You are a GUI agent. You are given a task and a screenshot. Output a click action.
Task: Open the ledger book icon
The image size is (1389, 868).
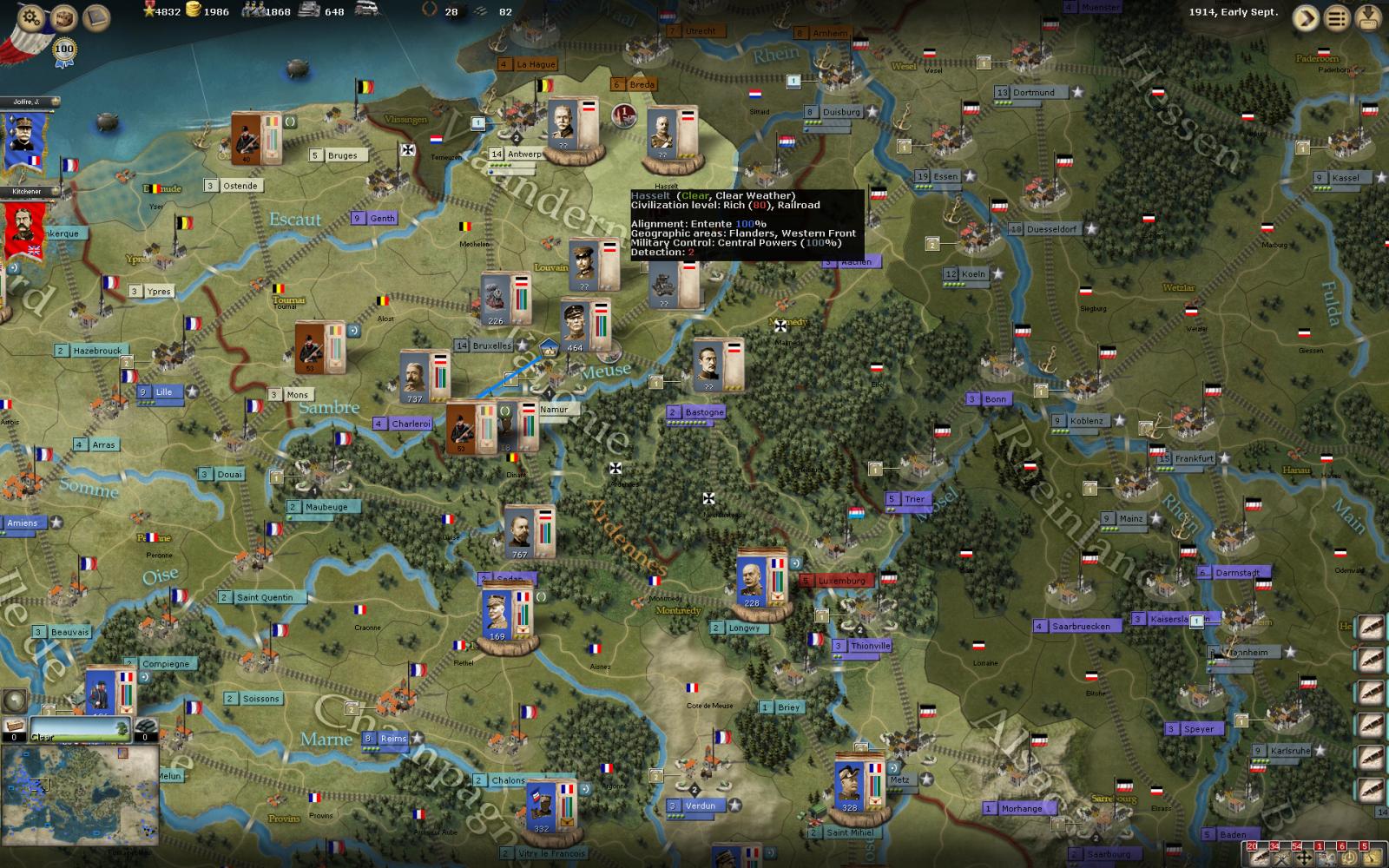(94, 16)
